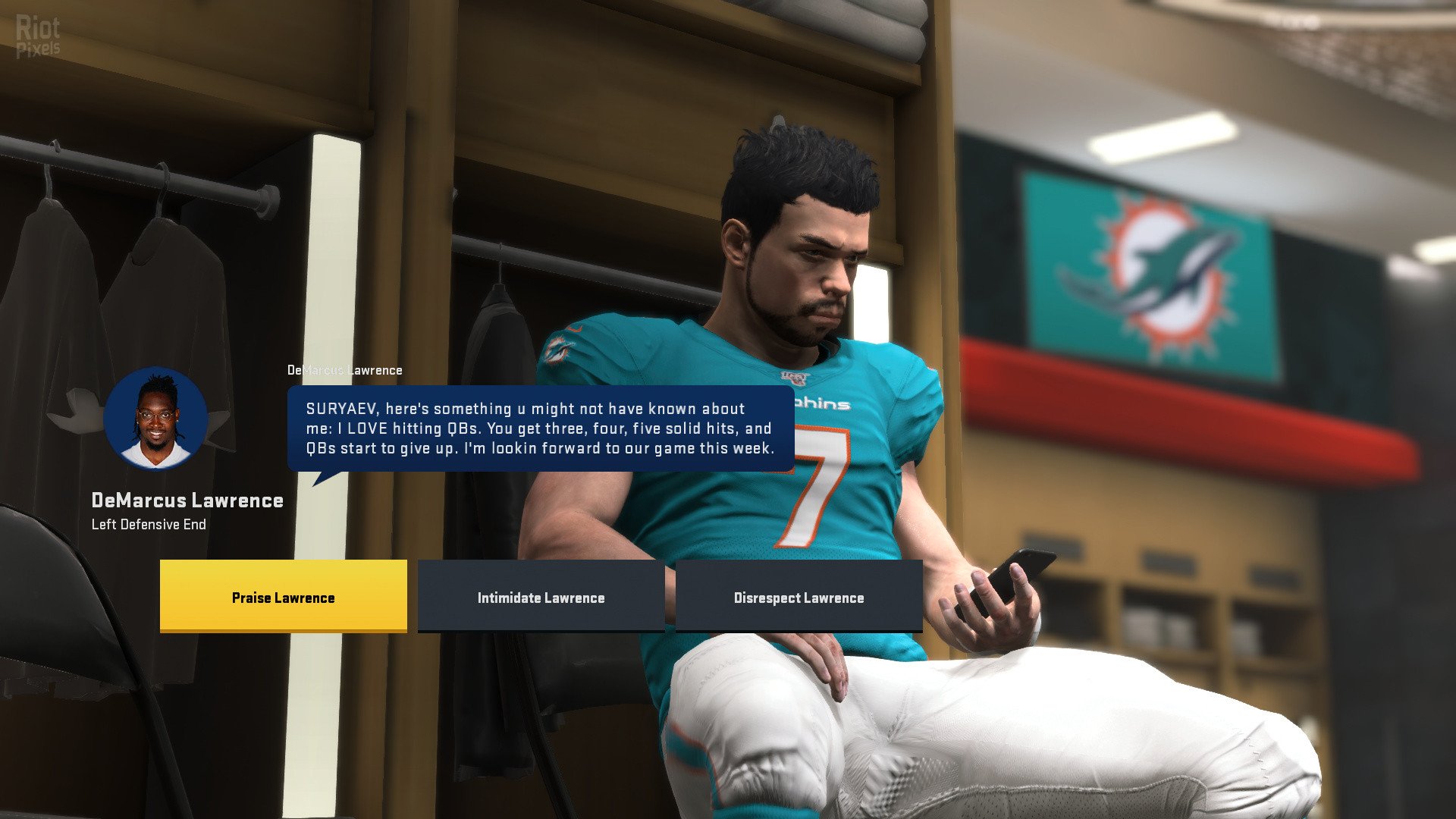Image resolution: width=1456 pixels, height=819 pixels.
Task: Pick the Disrespect Lawrence option
Action: pos(799,597)
